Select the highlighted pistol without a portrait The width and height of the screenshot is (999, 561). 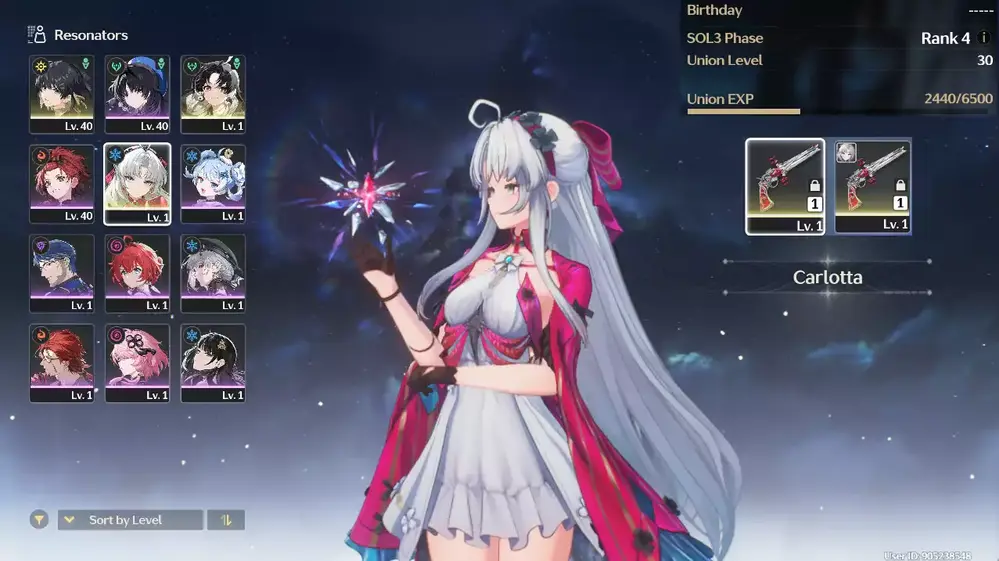click(785, 186)
